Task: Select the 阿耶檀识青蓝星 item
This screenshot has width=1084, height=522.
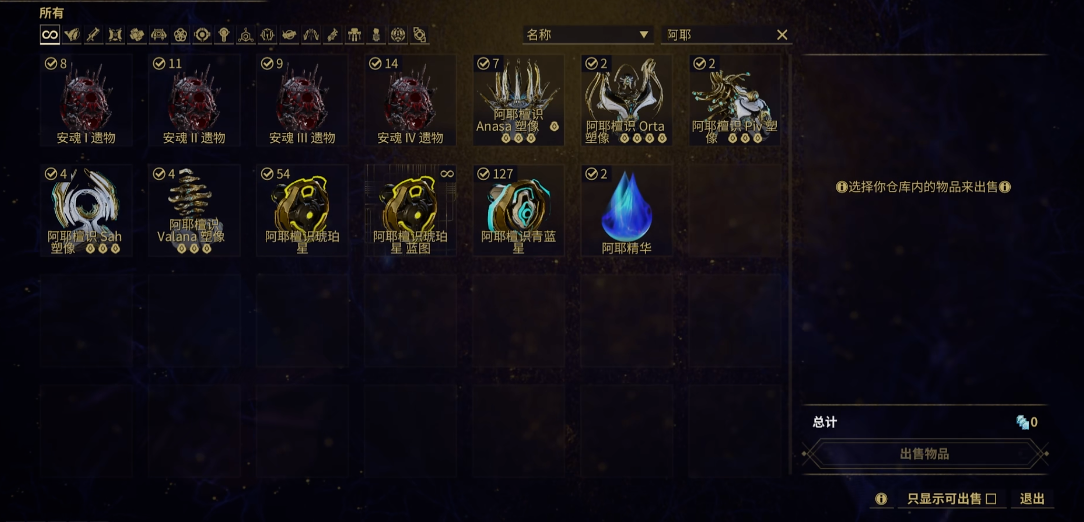Action: (518, 210)
